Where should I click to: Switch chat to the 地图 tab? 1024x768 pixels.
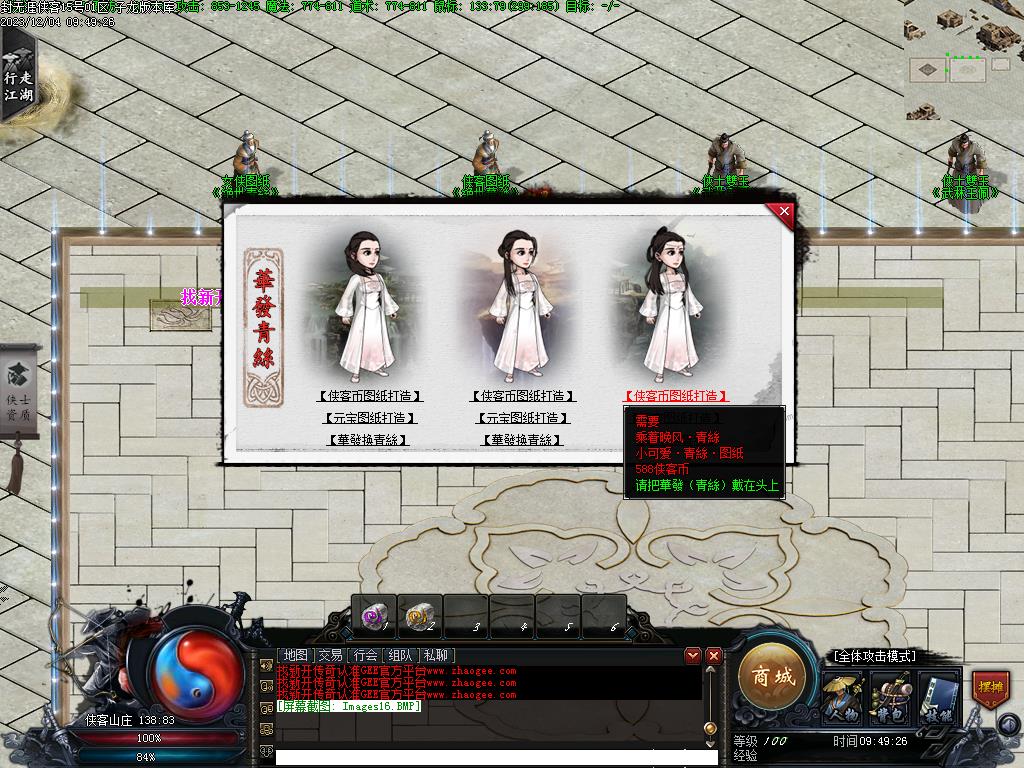tap(295, 655)
